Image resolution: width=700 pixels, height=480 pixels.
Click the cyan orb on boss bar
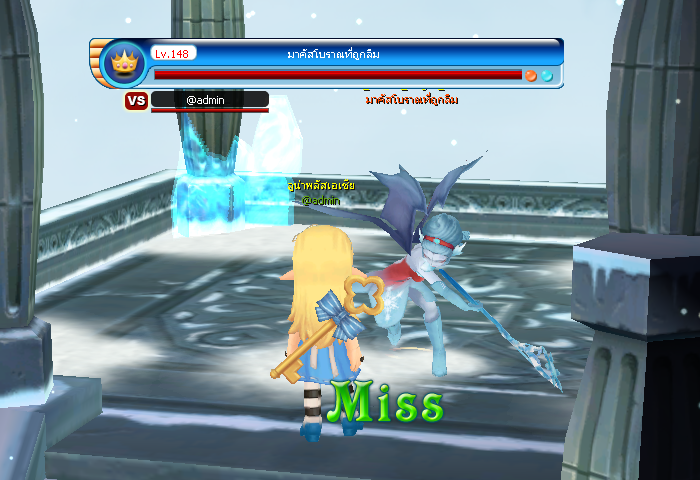tap(547, 75)
